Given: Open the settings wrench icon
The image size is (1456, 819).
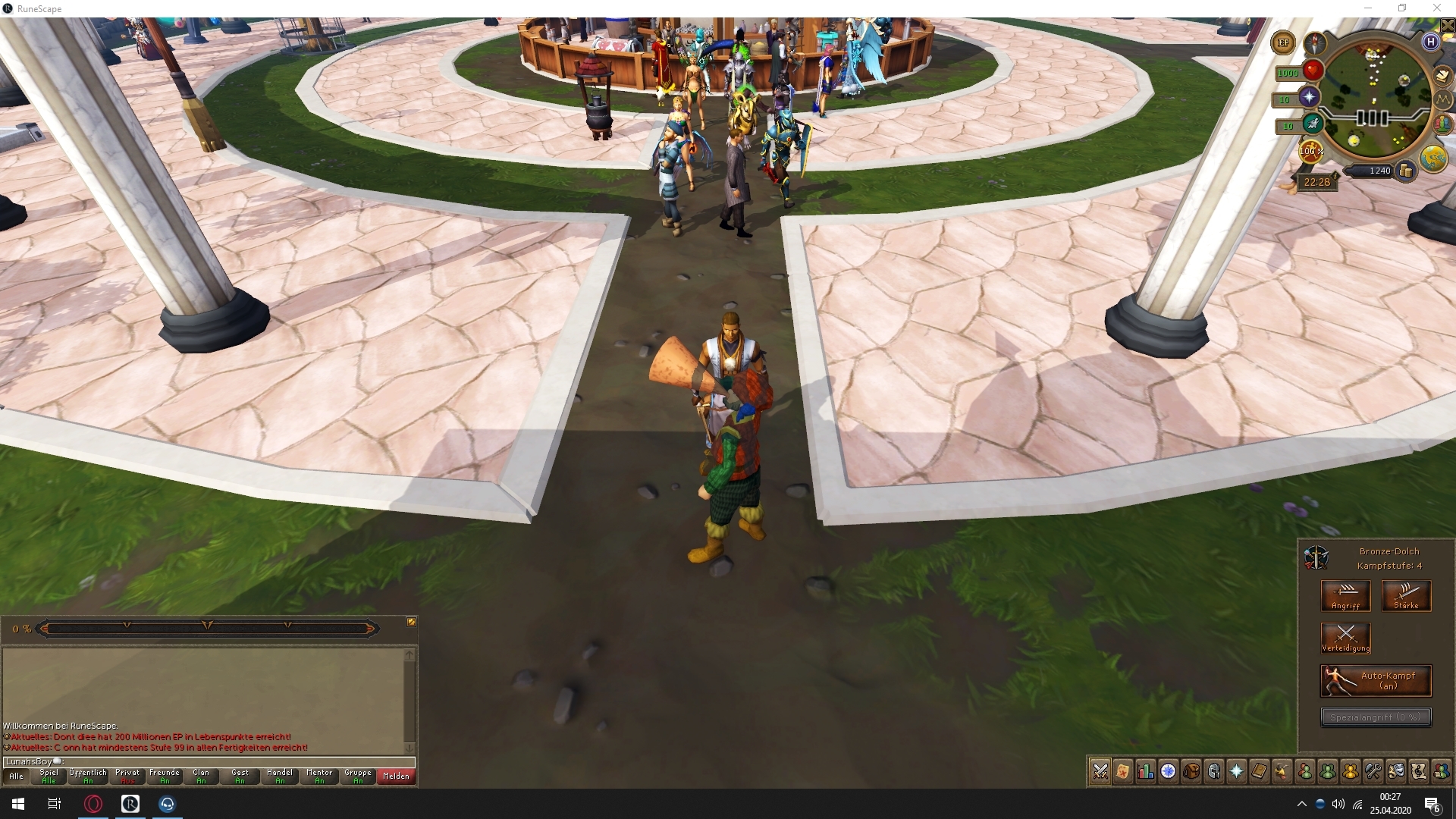Looking at the screenshot, I should [1373, 771].
